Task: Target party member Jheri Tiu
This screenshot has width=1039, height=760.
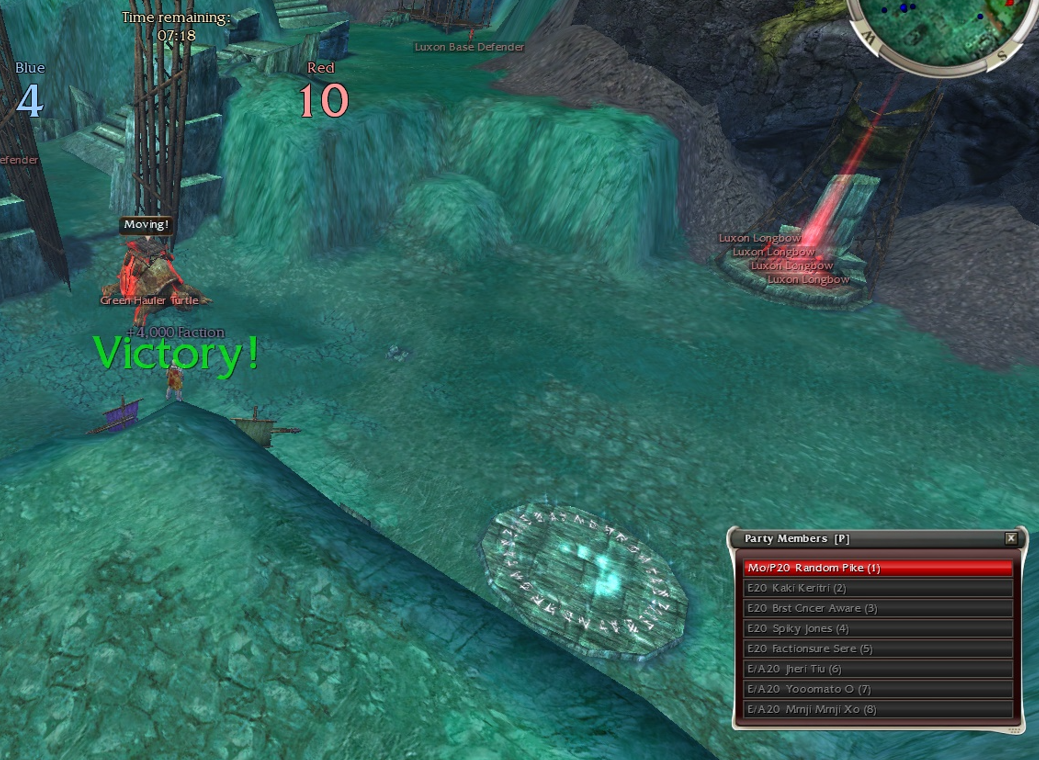Action: point(878,669)
